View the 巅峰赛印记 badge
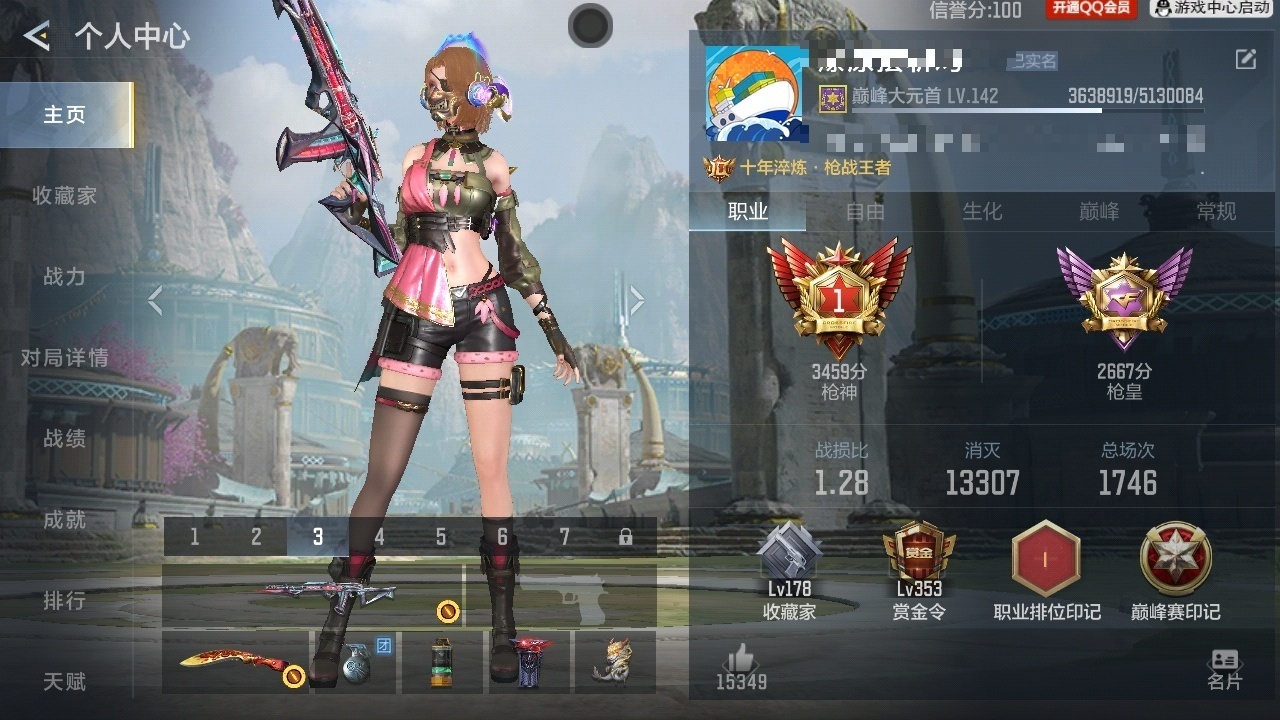The width and height of the screenshot is (1280, 720). click(1176, 570)
